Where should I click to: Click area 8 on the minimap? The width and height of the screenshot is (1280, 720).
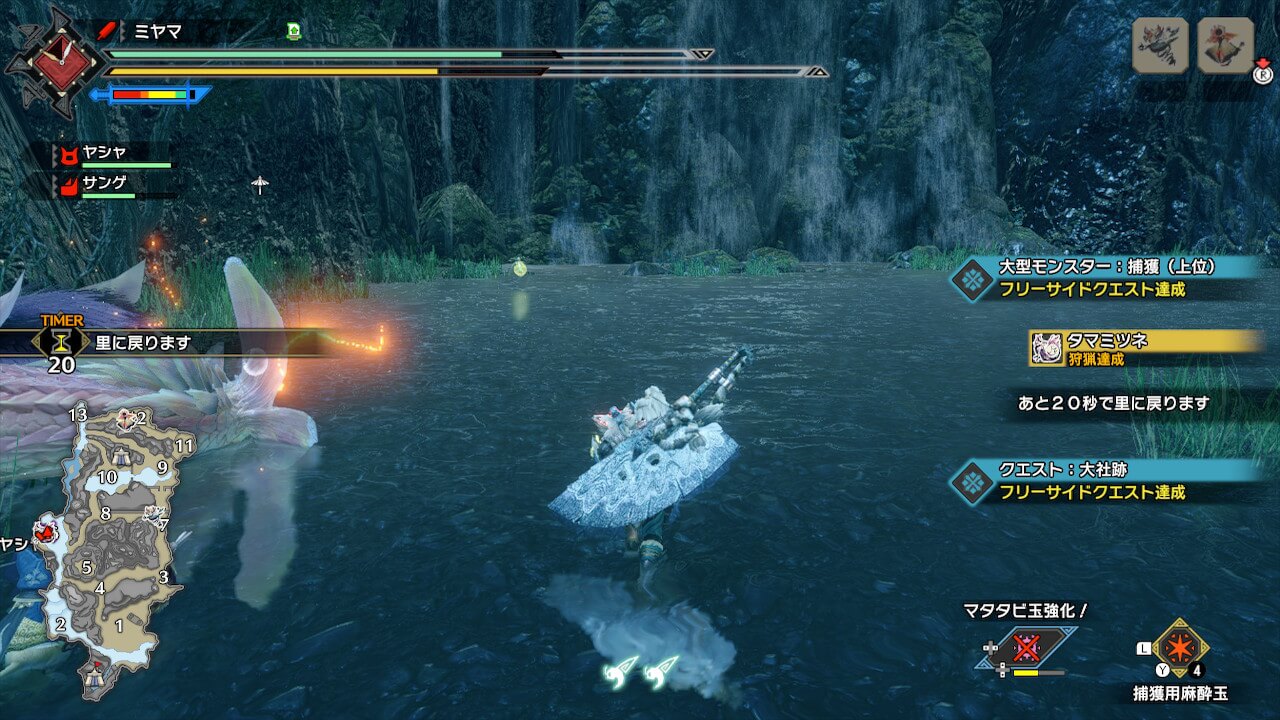tap(105, 513)
